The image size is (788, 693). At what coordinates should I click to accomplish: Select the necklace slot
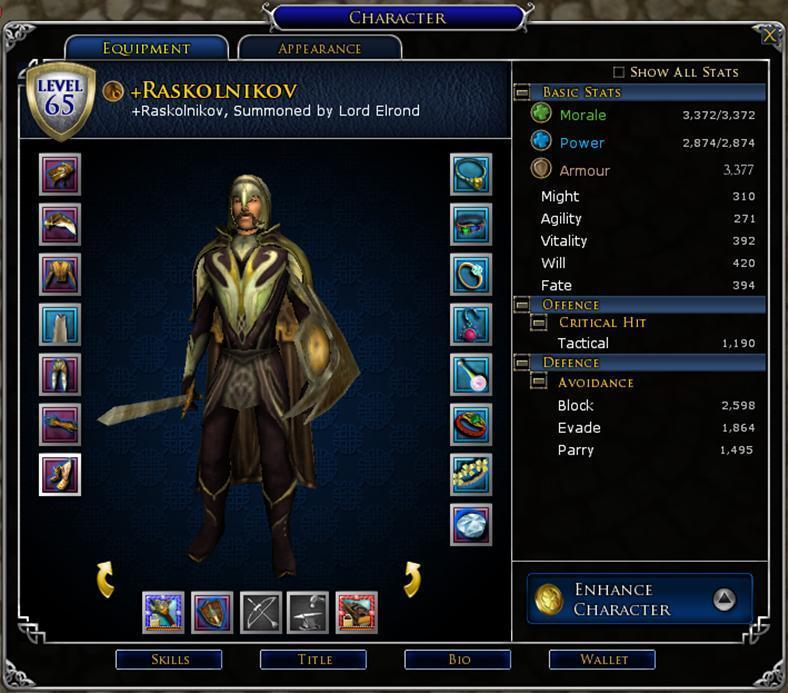coord(470,174)
